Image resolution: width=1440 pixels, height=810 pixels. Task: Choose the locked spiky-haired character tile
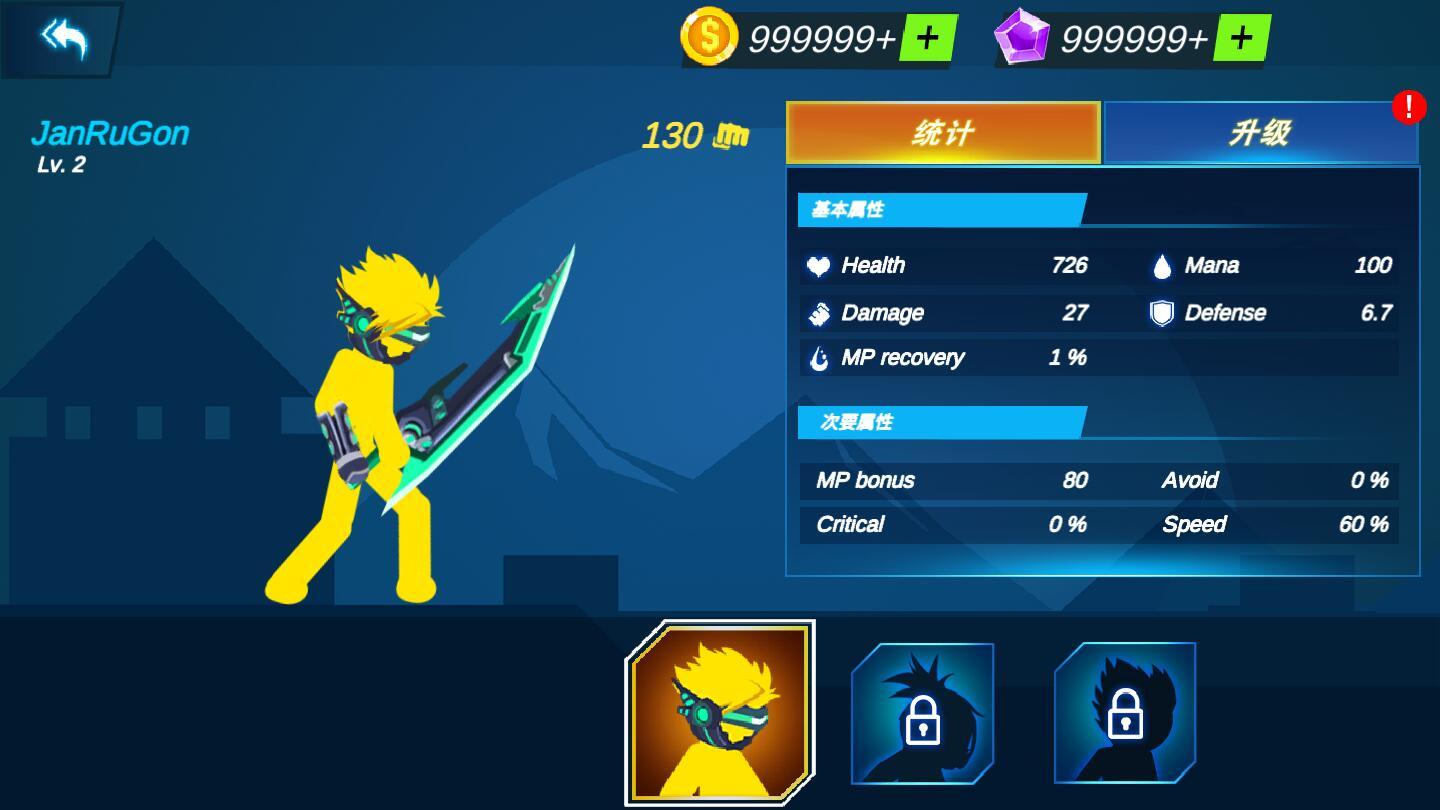pyautogui.click(x=922, y=713)
